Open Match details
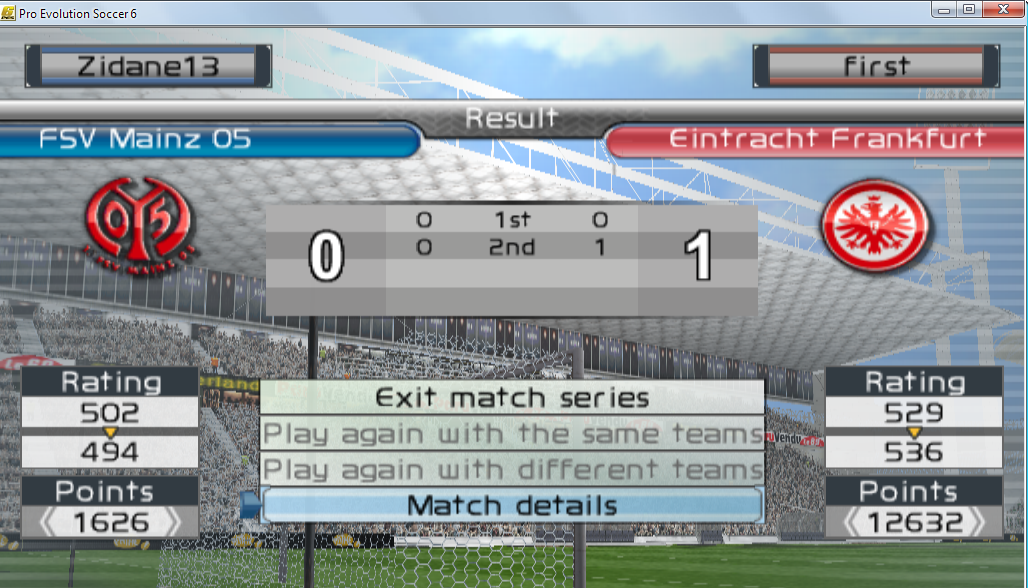 pos(512,506)
